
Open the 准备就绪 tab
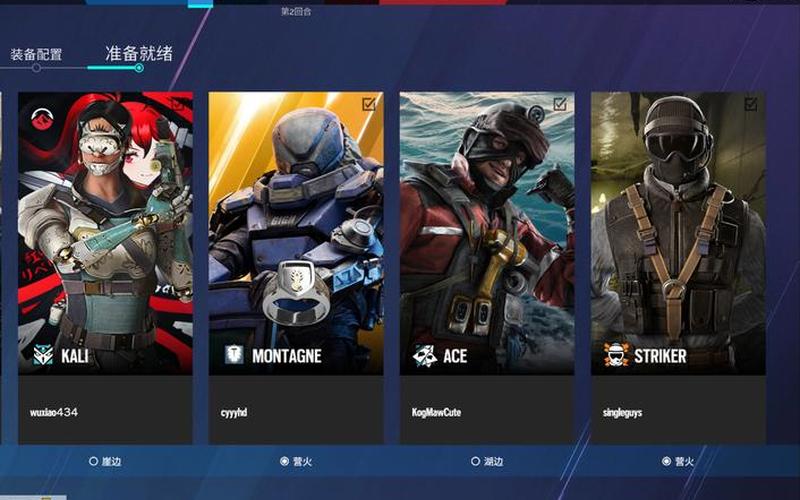coord(138,53)
